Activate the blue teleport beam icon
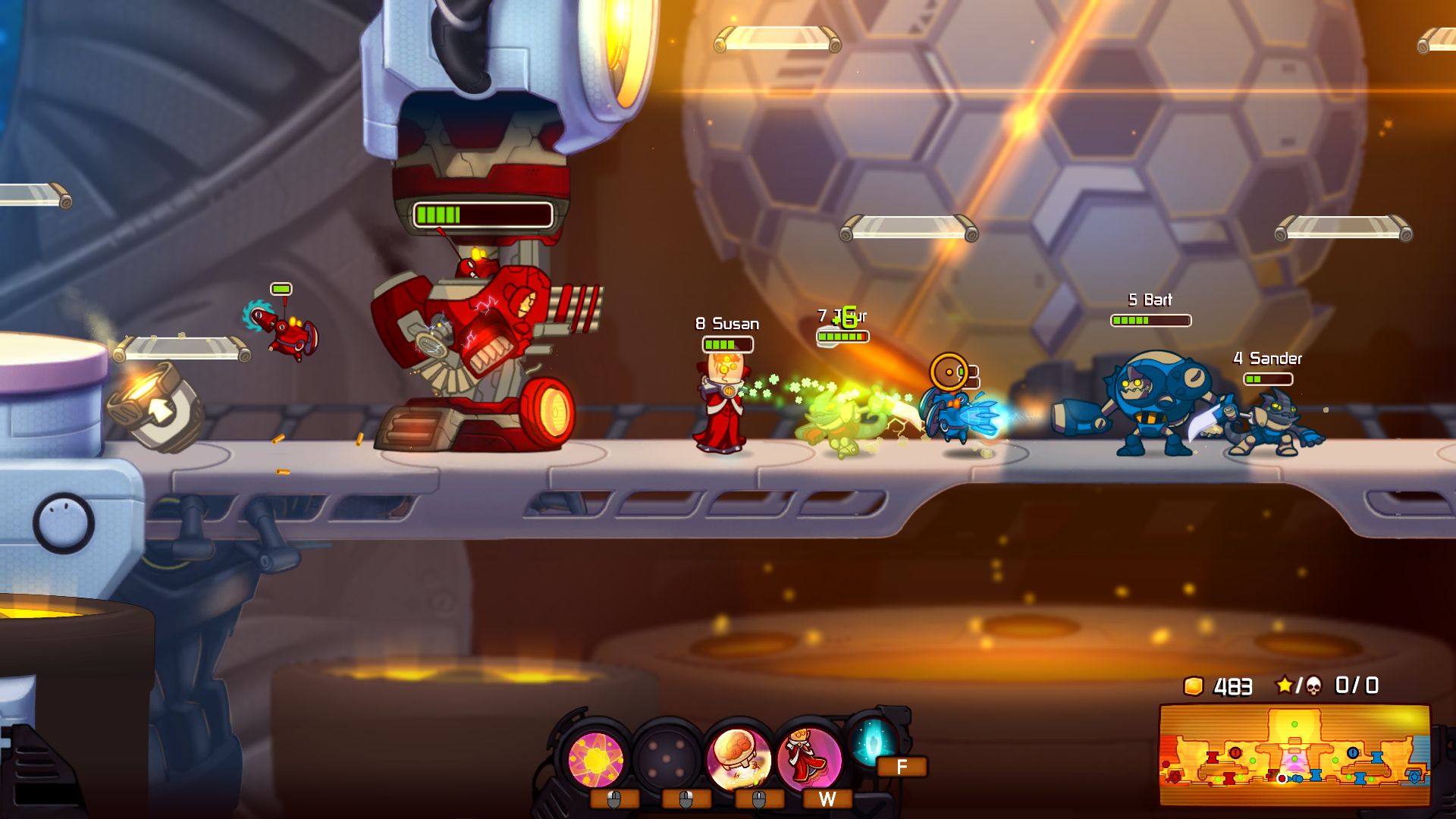The image size is (1456, 819). point(873,741)
